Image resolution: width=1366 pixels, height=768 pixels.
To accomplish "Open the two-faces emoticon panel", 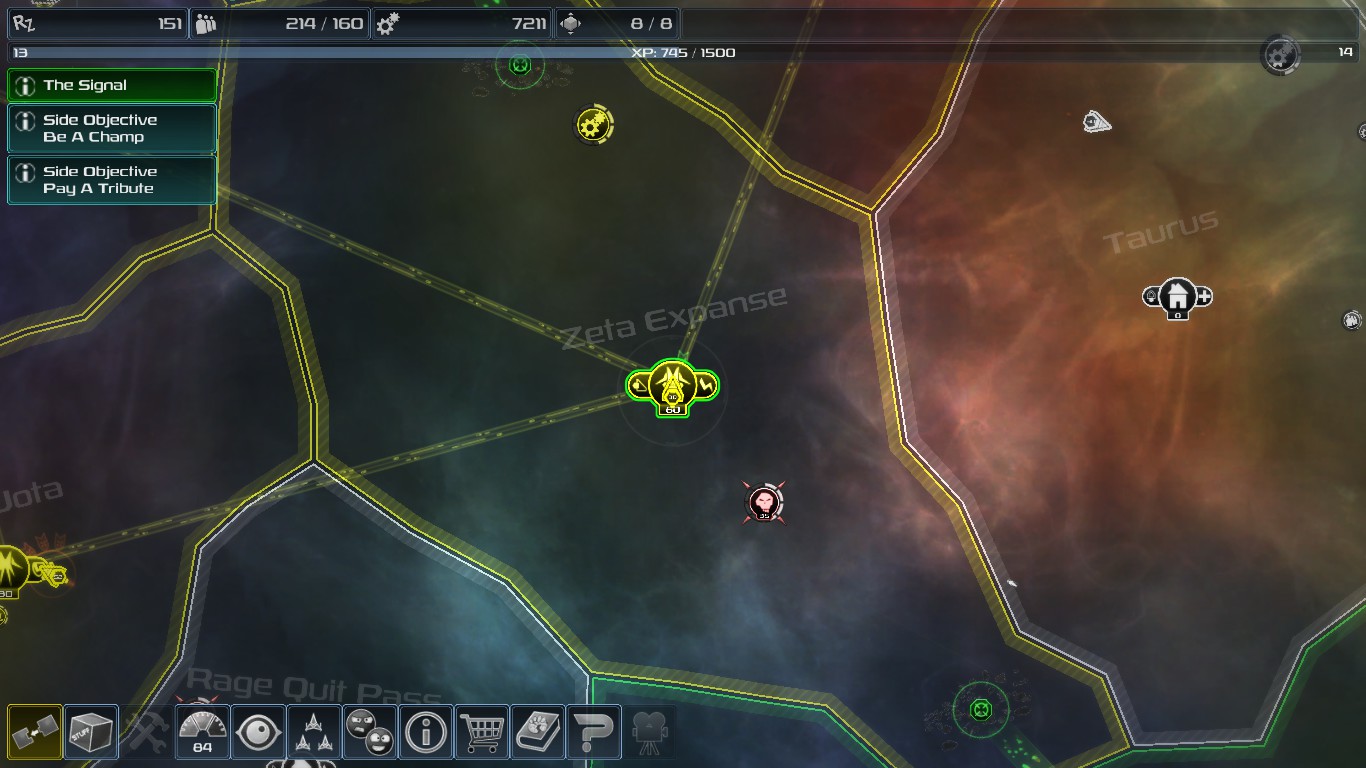I will coord(369,732).
